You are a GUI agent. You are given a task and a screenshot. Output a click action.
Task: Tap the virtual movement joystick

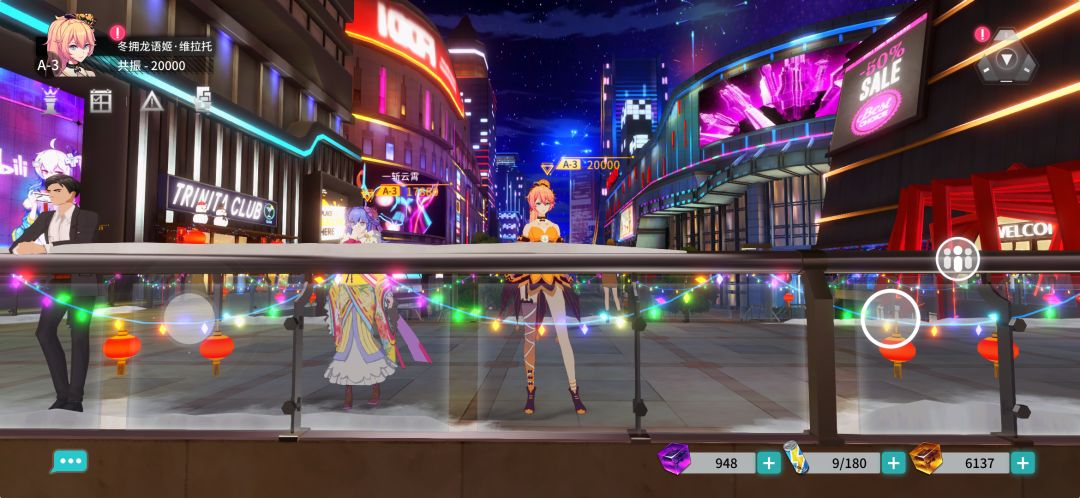pyautogui.click(x=189, y=319)
